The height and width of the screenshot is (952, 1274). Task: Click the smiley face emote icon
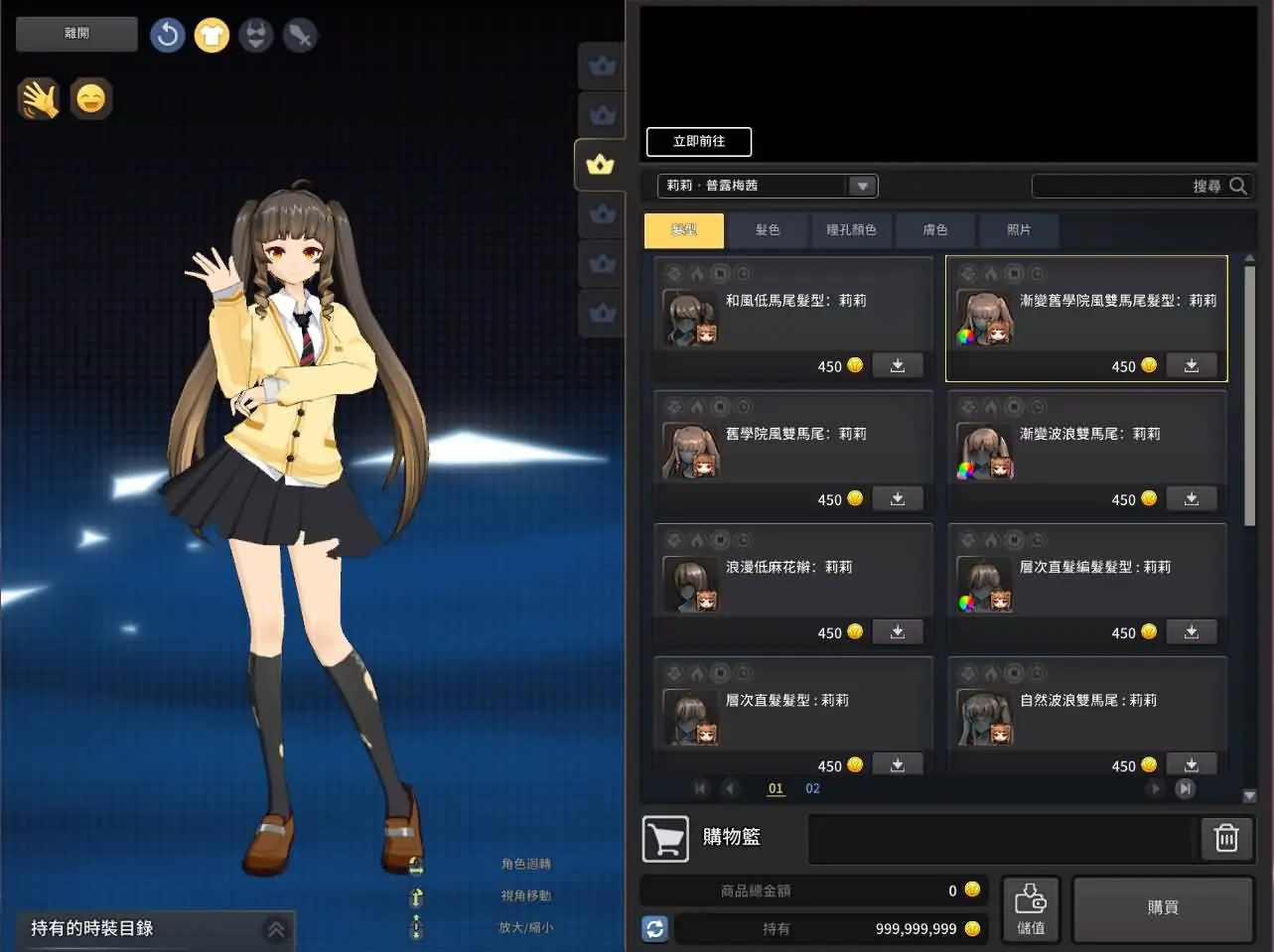91,98
